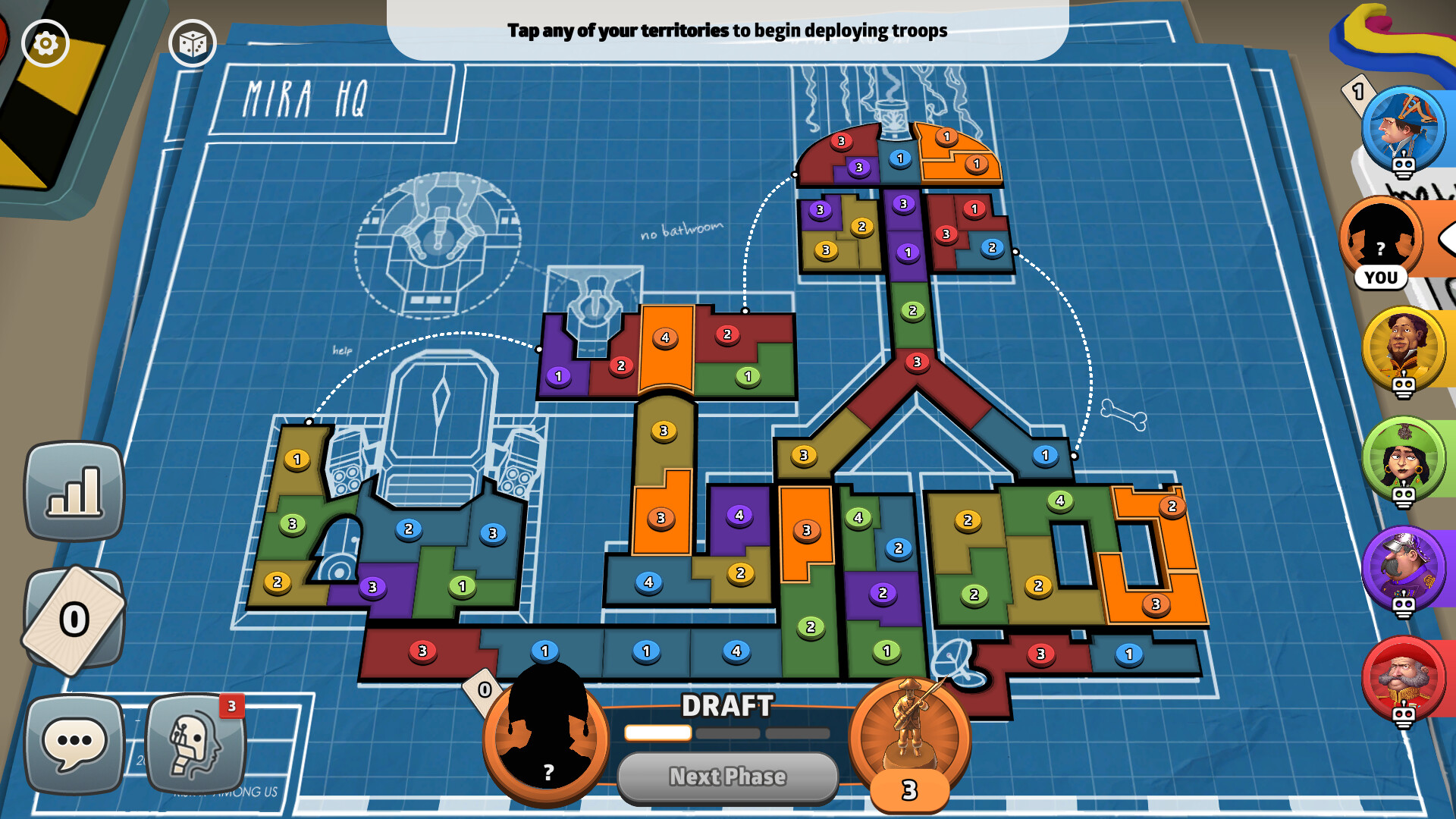The image size is (1456, 819).
Task: Click the 0 card marker beside the bottom player
Action: click(483, 690)
